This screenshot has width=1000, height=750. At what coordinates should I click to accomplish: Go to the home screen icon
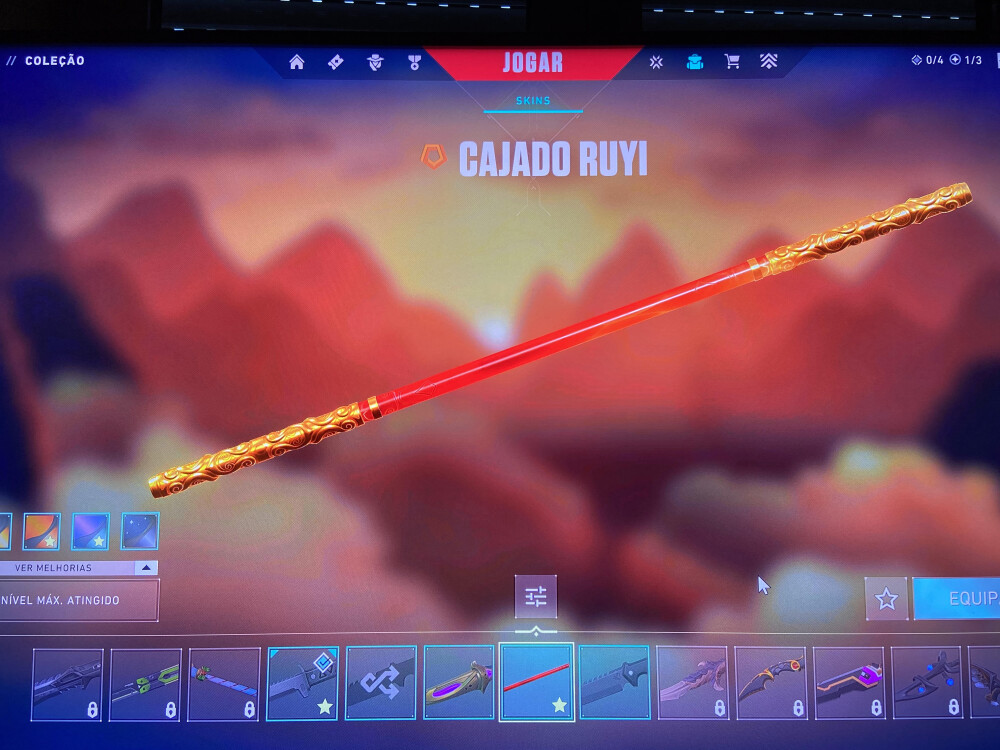tap(297, 62)
